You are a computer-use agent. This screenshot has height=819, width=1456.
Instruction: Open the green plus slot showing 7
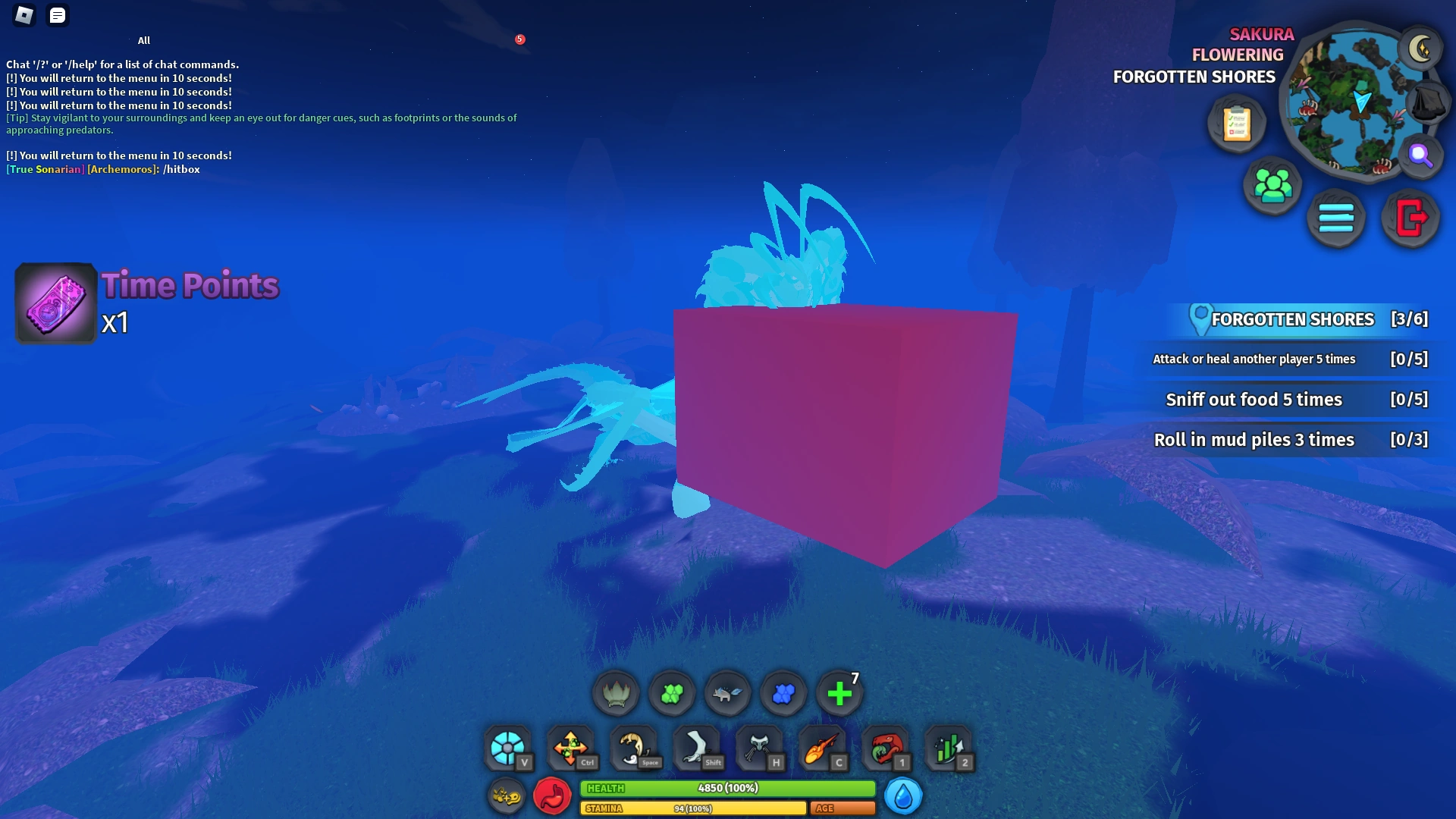[x=839, y=692]
